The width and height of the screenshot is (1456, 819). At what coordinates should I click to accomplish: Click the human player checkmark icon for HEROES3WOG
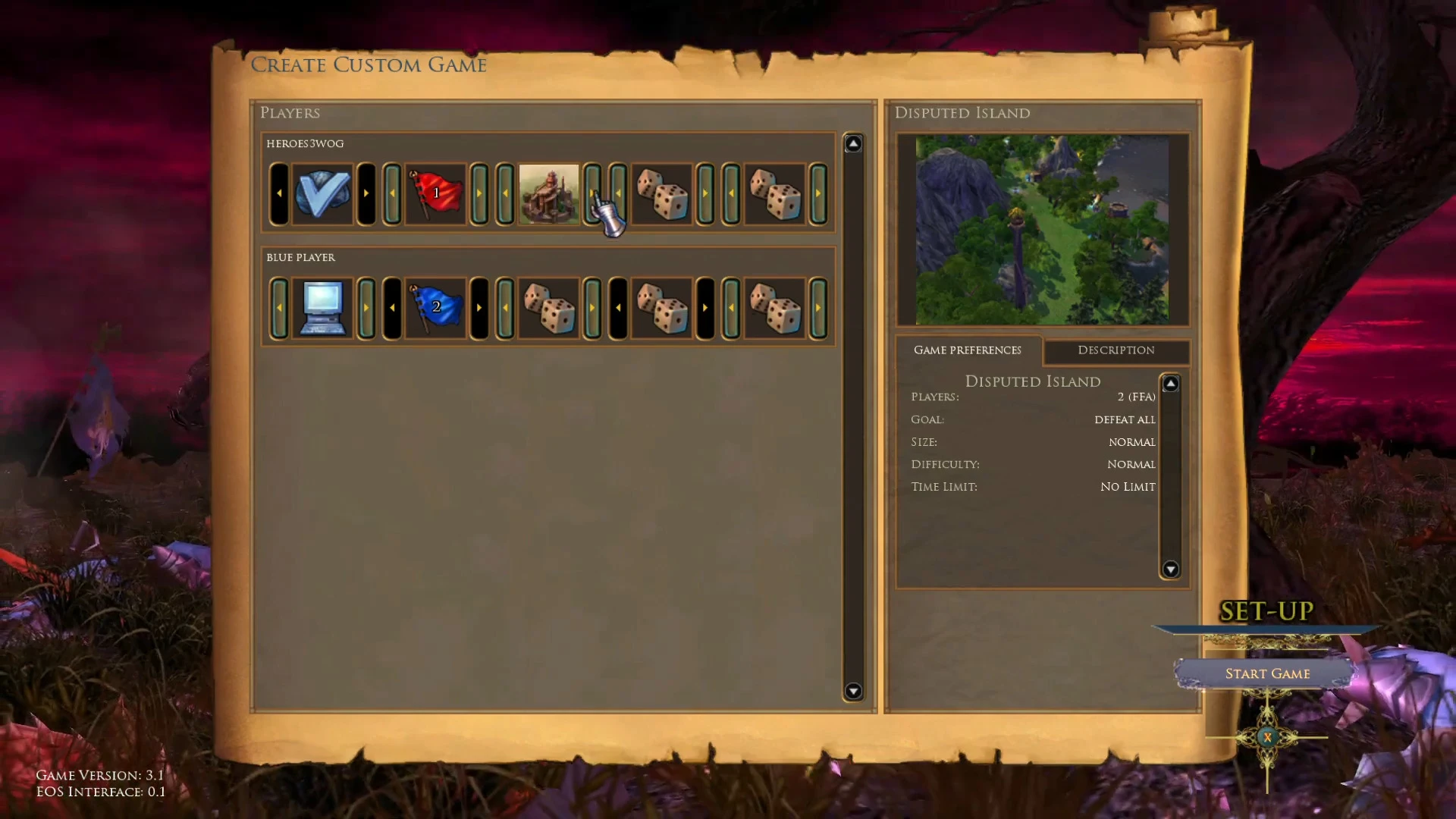point(322,193)
